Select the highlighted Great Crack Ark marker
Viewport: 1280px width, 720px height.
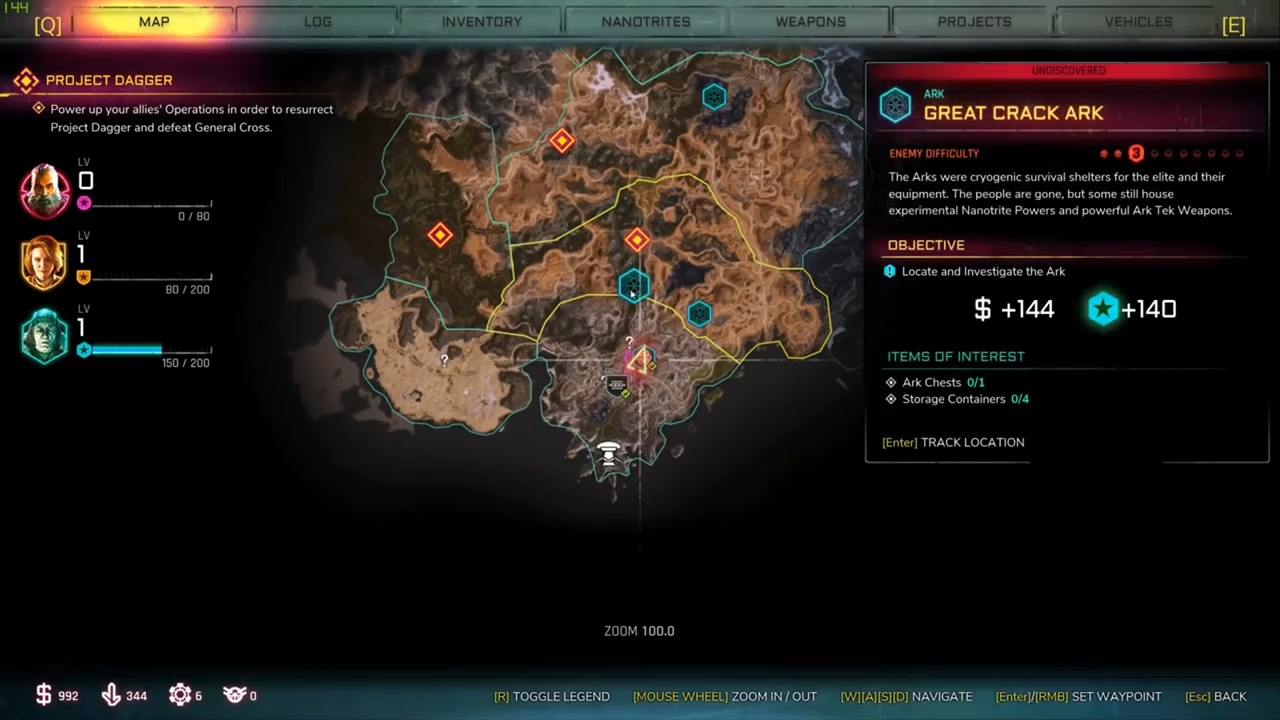tap(634, 286)
